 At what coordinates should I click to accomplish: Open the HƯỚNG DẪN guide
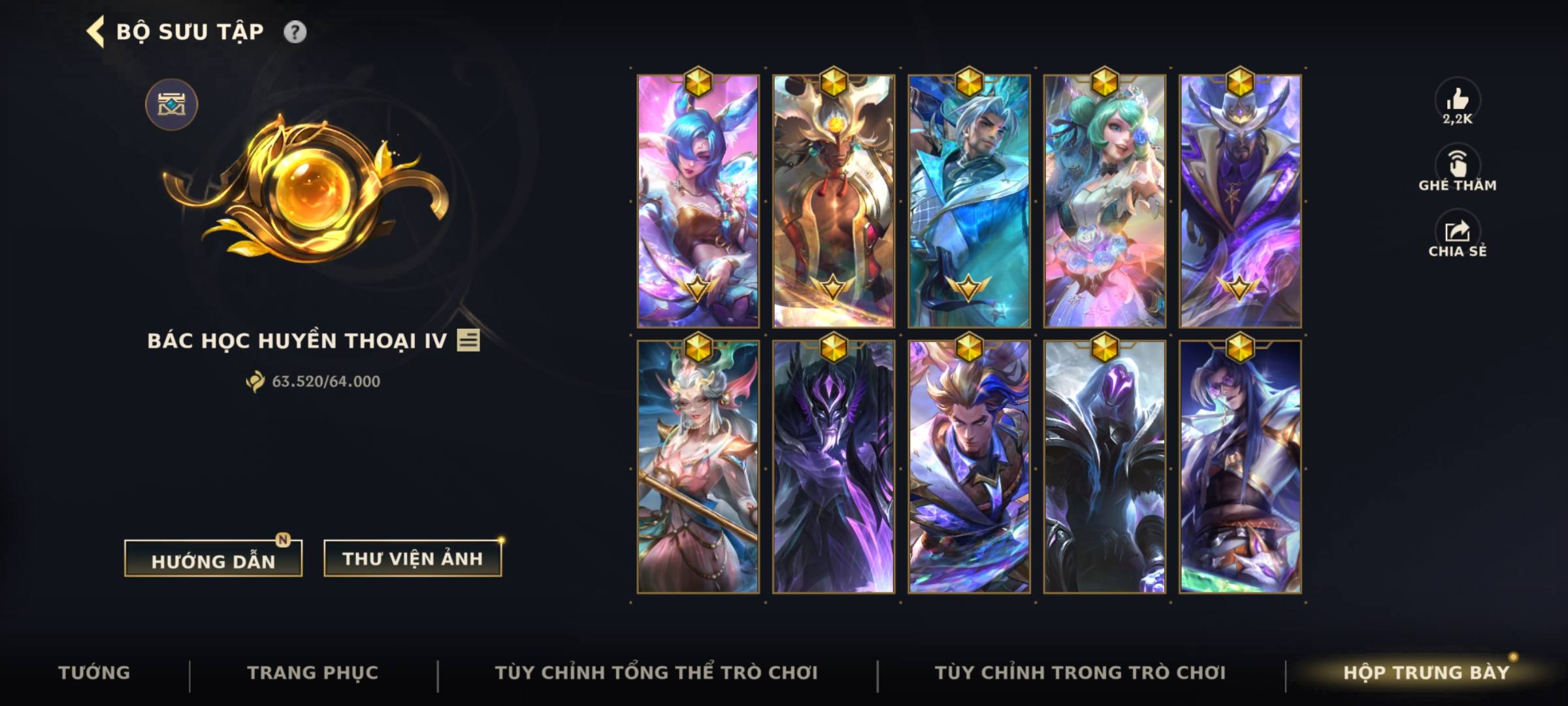pyautogui.click(x=212, y=559)
